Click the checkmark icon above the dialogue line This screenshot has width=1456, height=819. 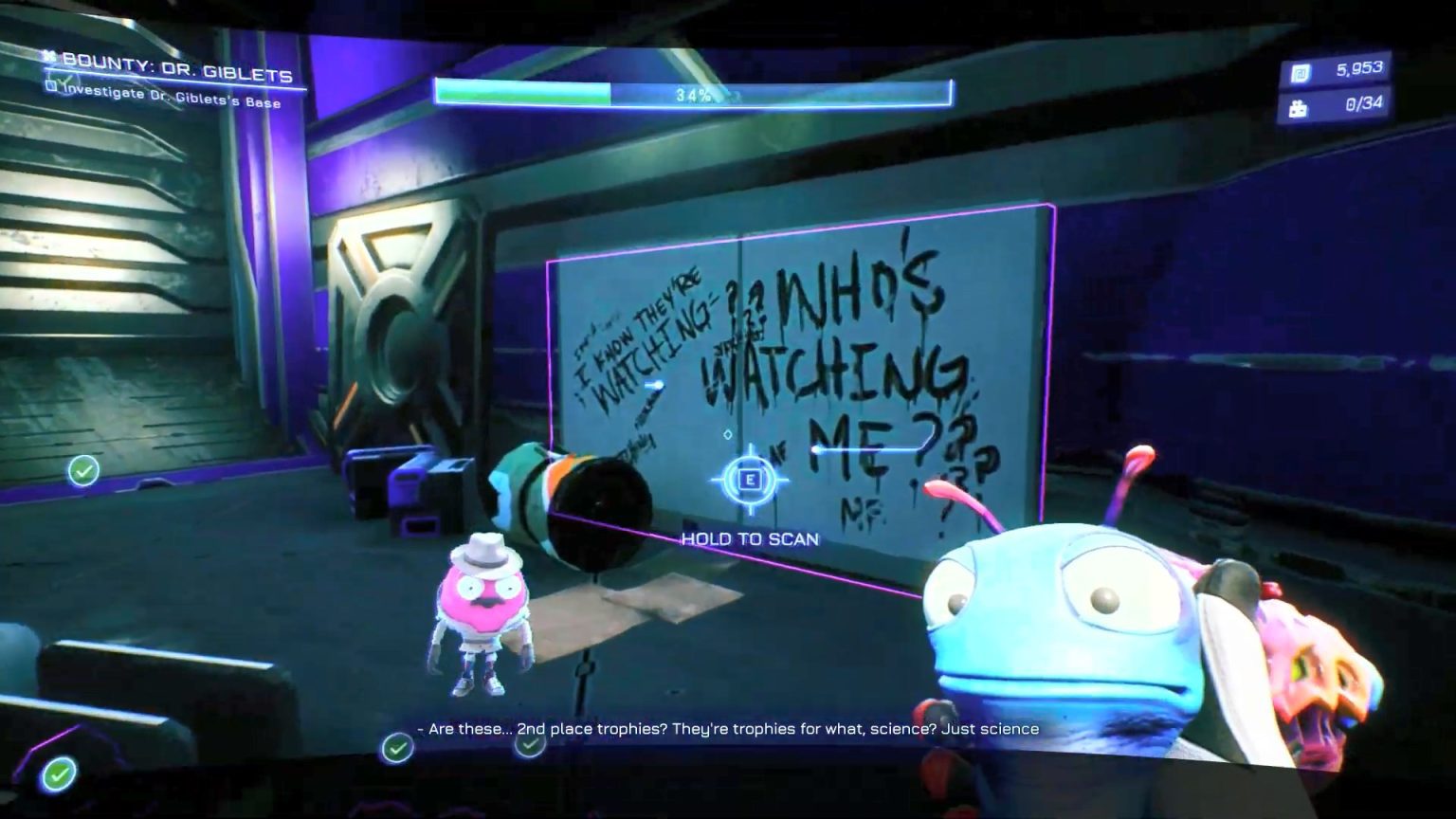click(529, 745)
